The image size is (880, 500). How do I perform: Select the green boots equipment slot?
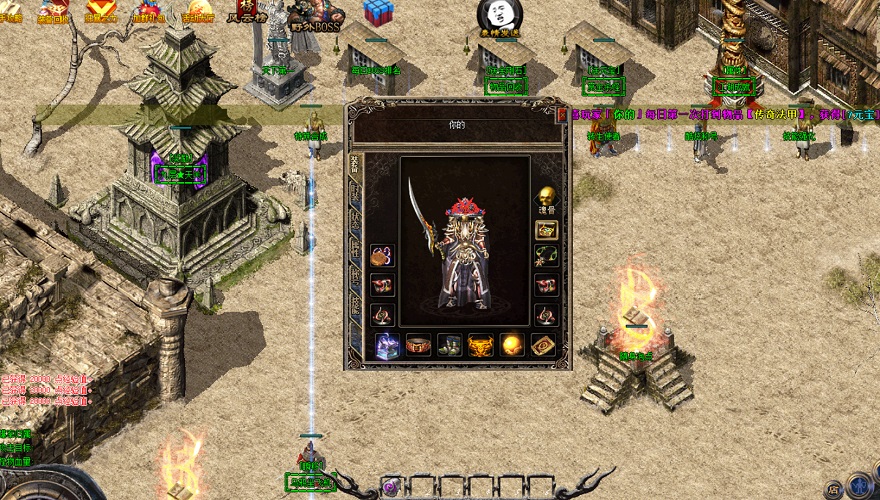pyautogui.click(x=450, y=345)
